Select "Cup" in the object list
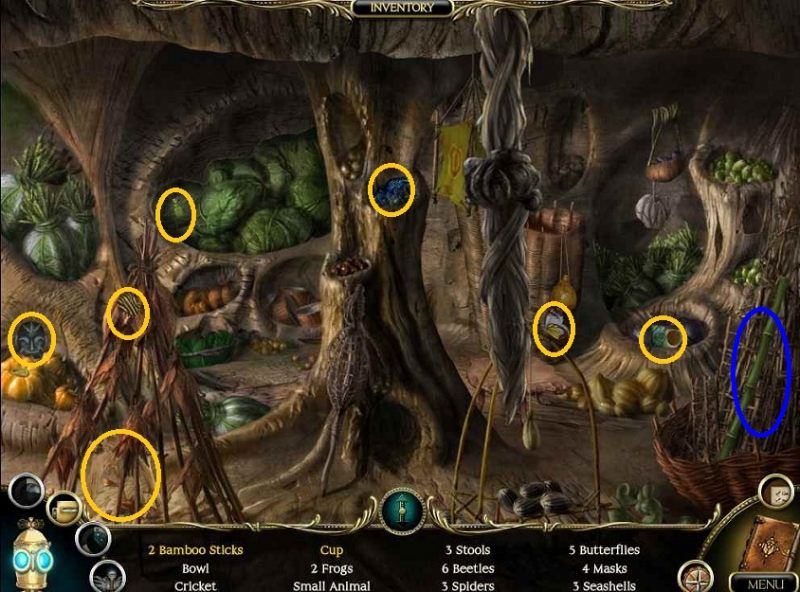 point(332,550)
